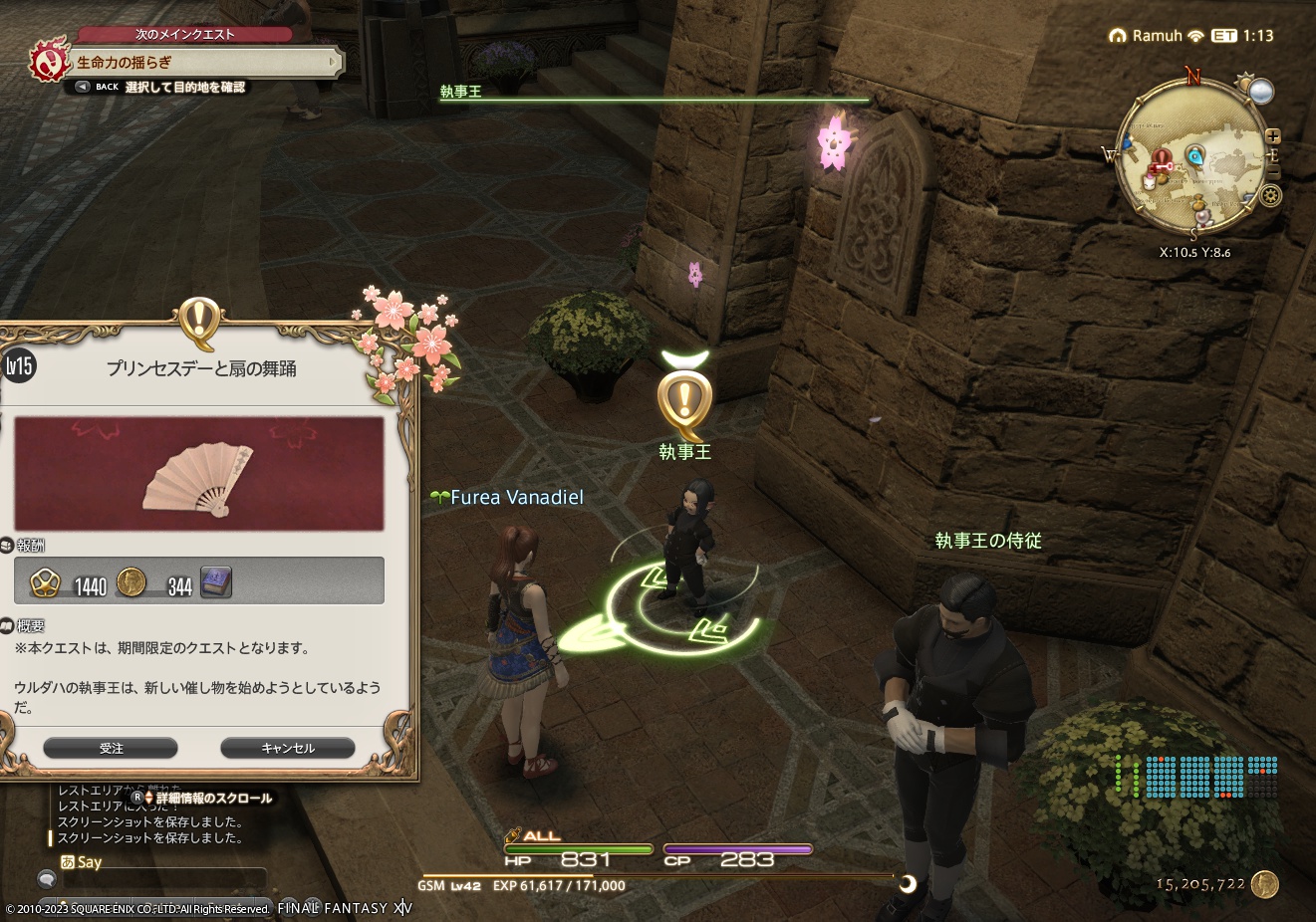
Task: Select the blue tome reward item icon
Action: 216,582
